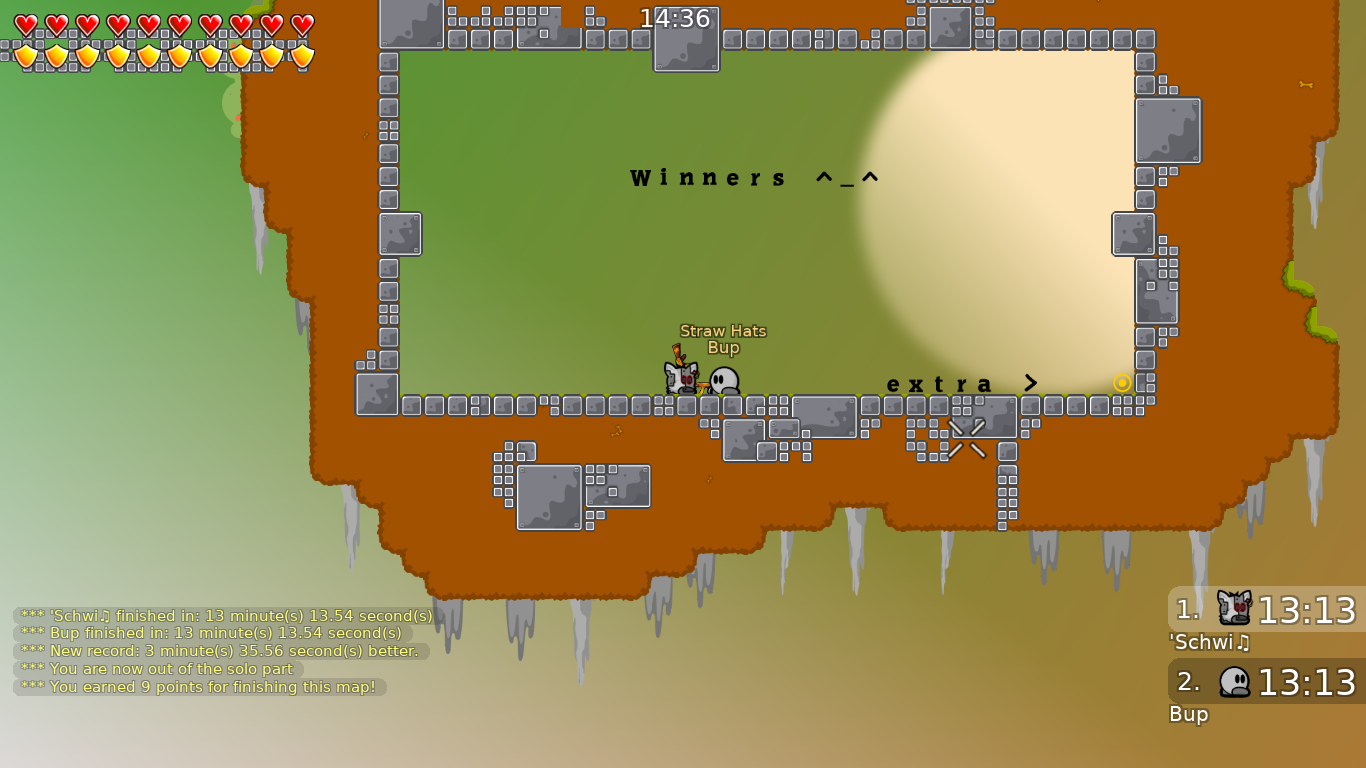Select the coin pickup near the extra sign
The width and height of the screenshot is (1366, 768).
click(x=1121, y=381)
